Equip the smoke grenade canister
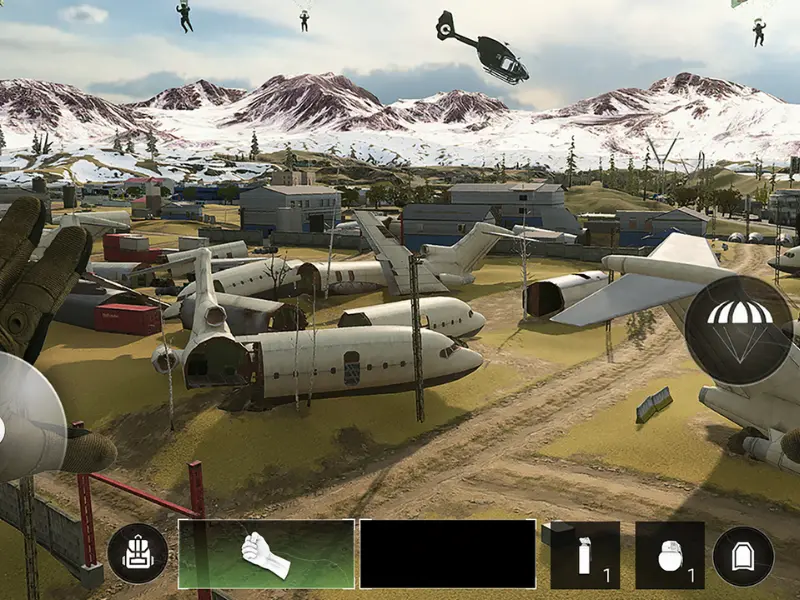Image resolution: width=800 pixels, height=600 pixels. click(585, 555)
